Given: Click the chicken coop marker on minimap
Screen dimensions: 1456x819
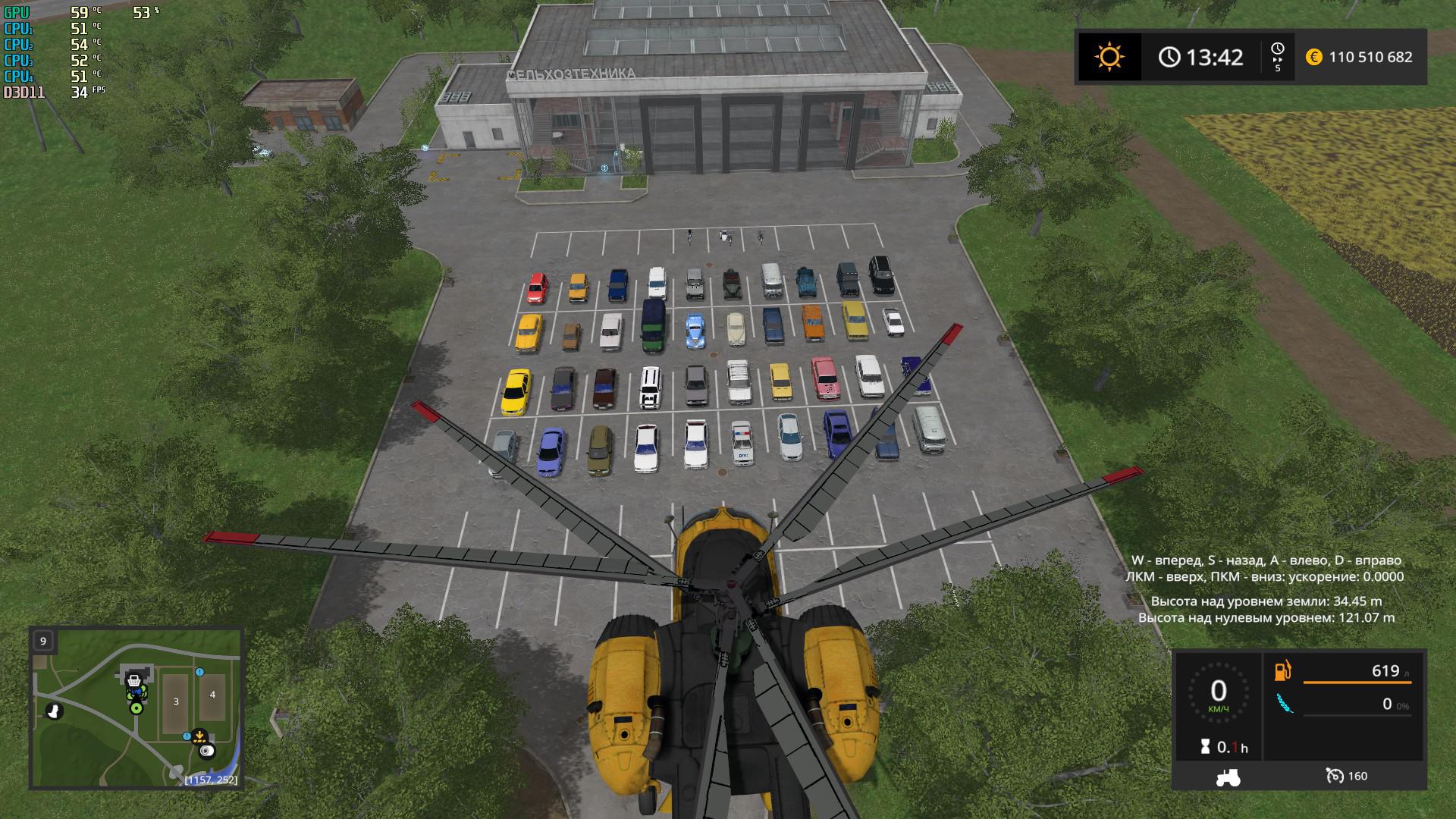Looking at the screenshot, I should tap(53, 711).
